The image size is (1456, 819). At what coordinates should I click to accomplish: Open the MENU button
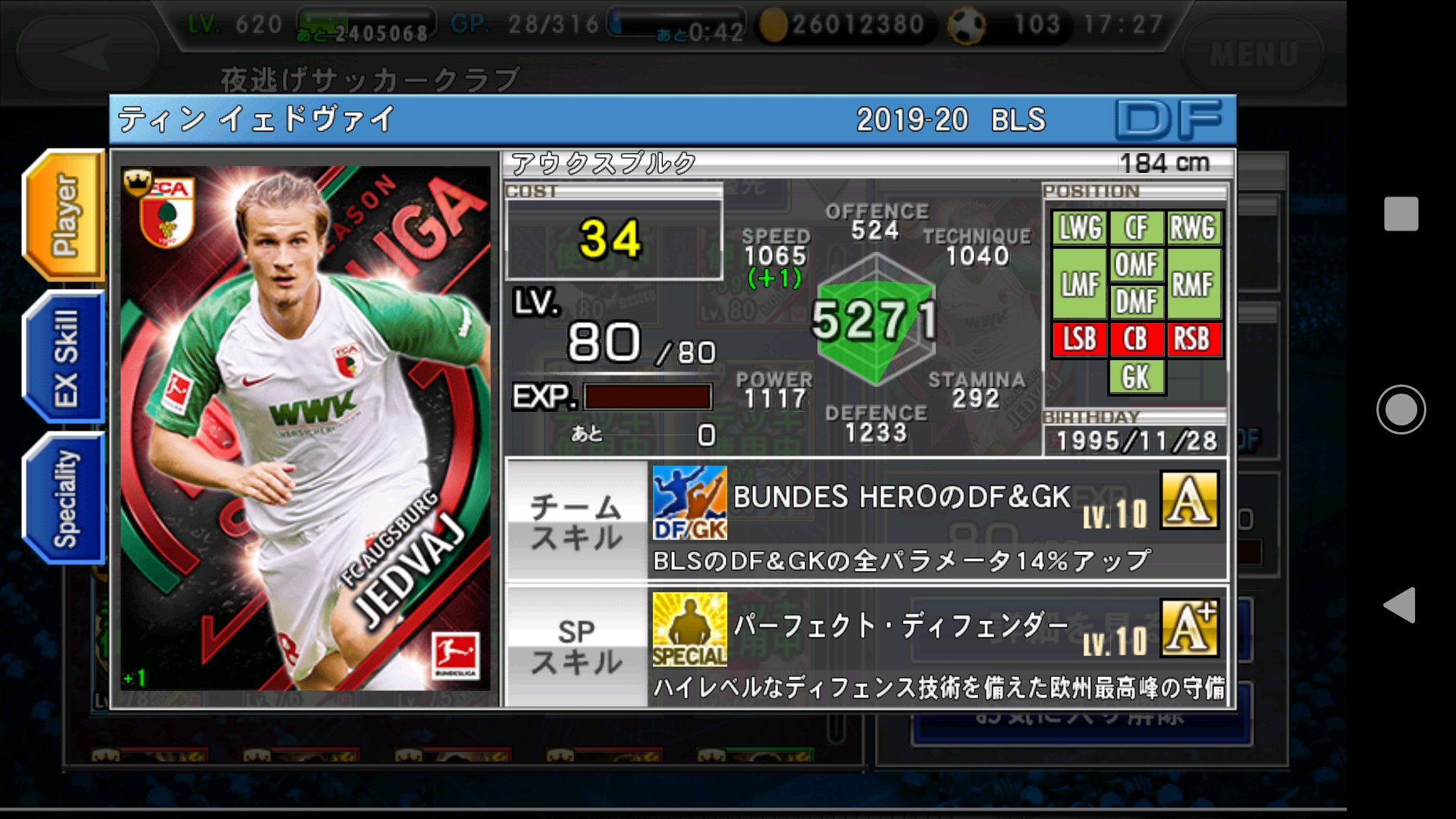pos(1253,55)
